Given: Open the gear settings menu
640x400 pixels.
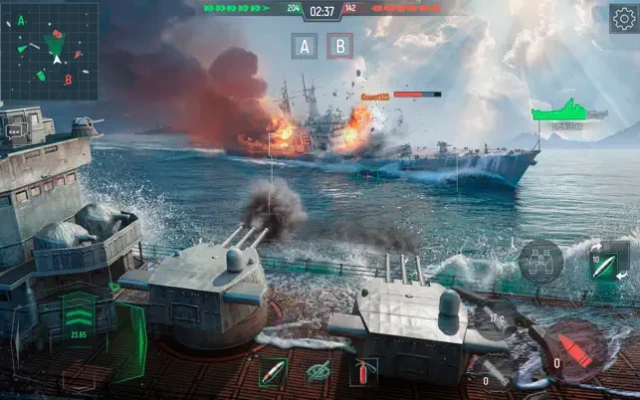Looking at the screenshot, I should [x=623, y=19].
